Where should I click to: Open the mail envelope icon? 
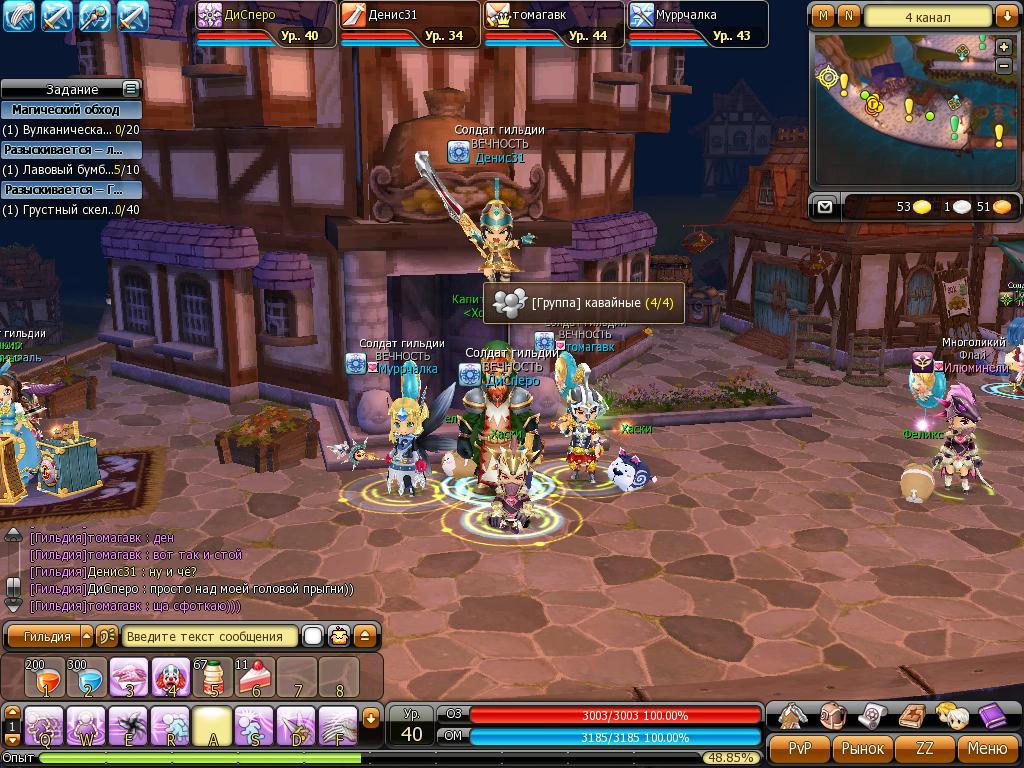point(824,207)
